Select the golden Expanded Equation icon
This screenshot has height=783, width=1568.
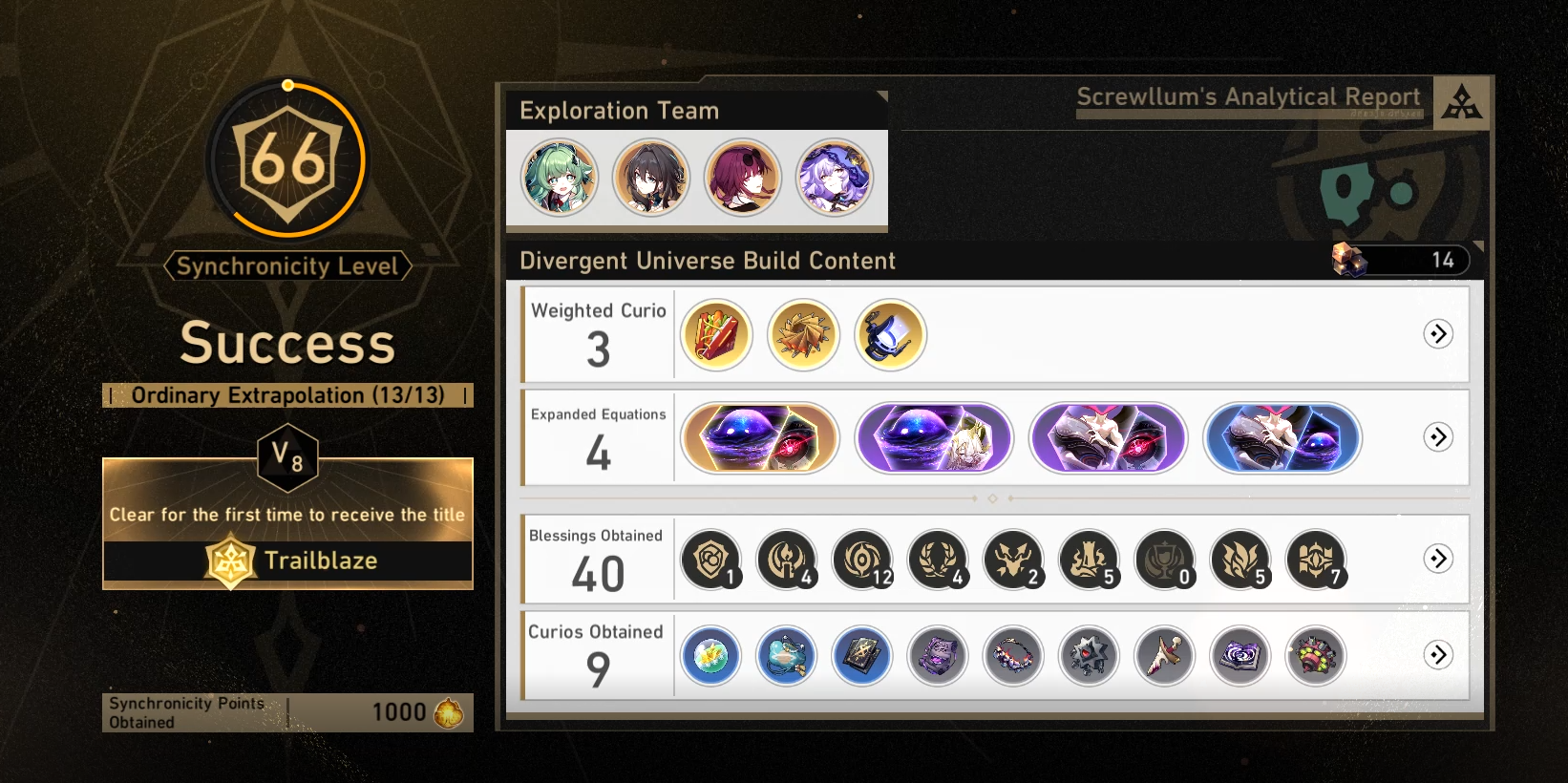(759, 437)
